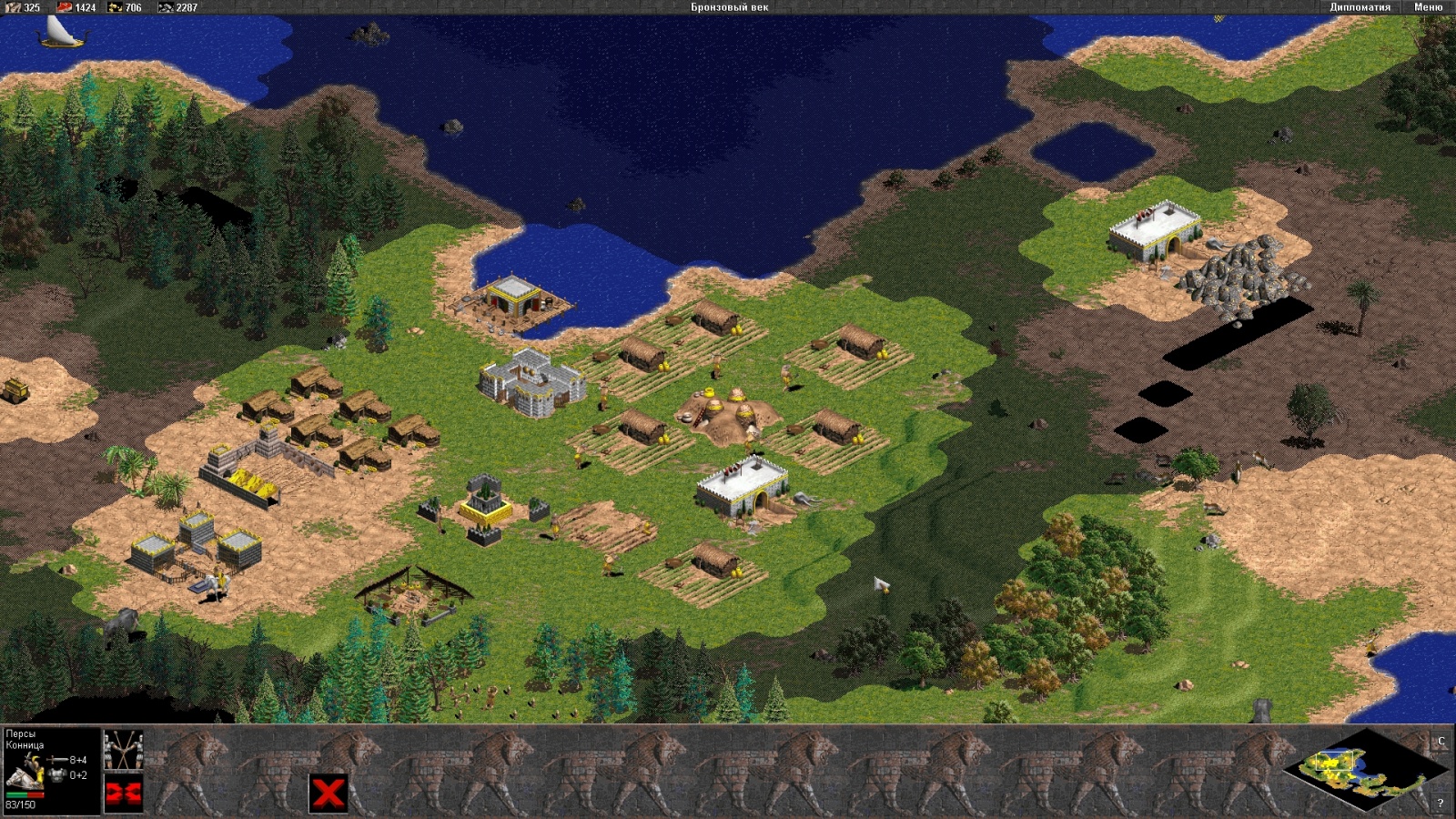Cancel with the red X button
Viewport: 1456px width, 819px height.
(328, 792)
